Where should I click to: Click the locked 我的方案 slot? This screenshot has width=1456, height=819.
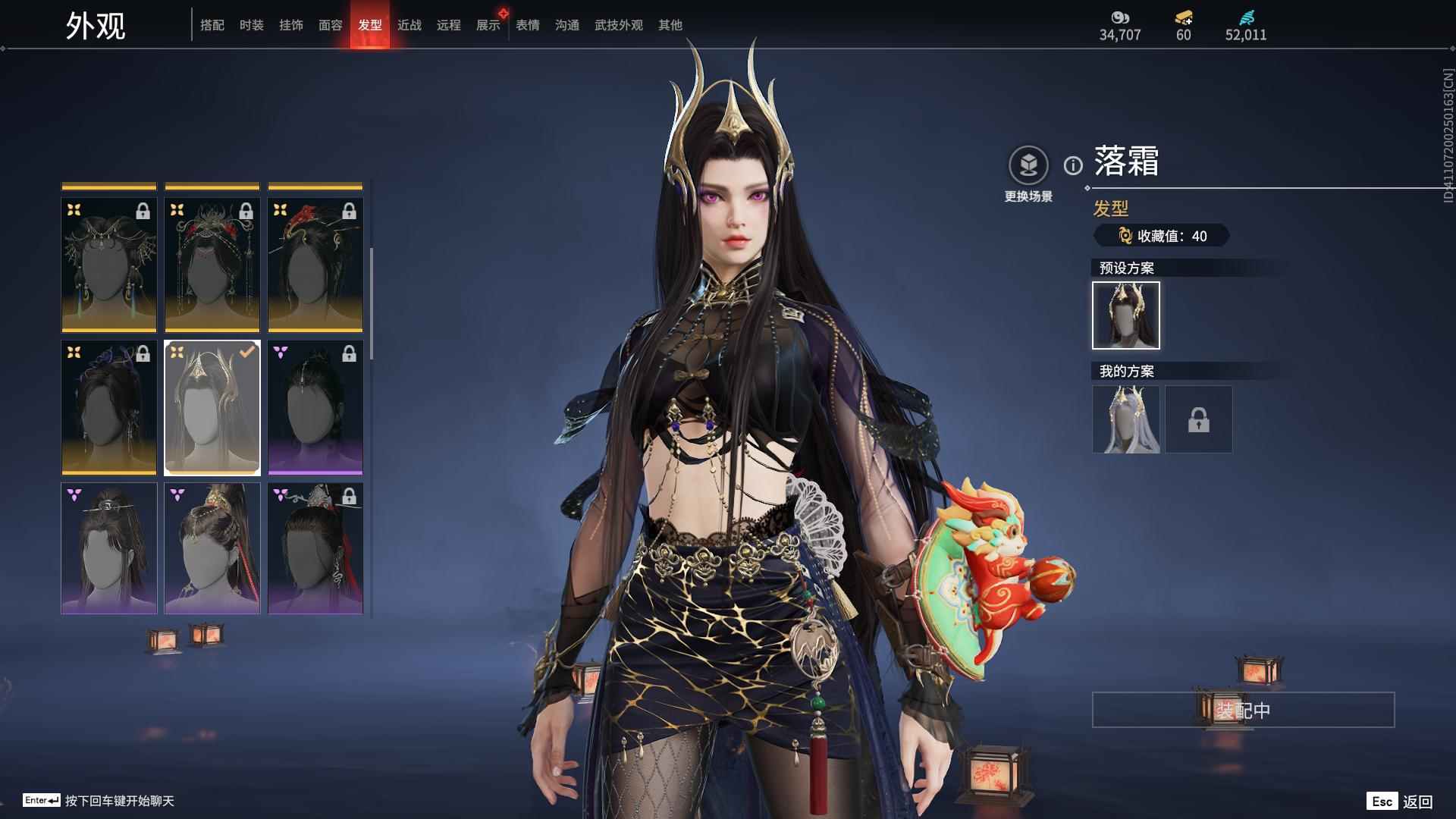click(x=1199, y=419)
